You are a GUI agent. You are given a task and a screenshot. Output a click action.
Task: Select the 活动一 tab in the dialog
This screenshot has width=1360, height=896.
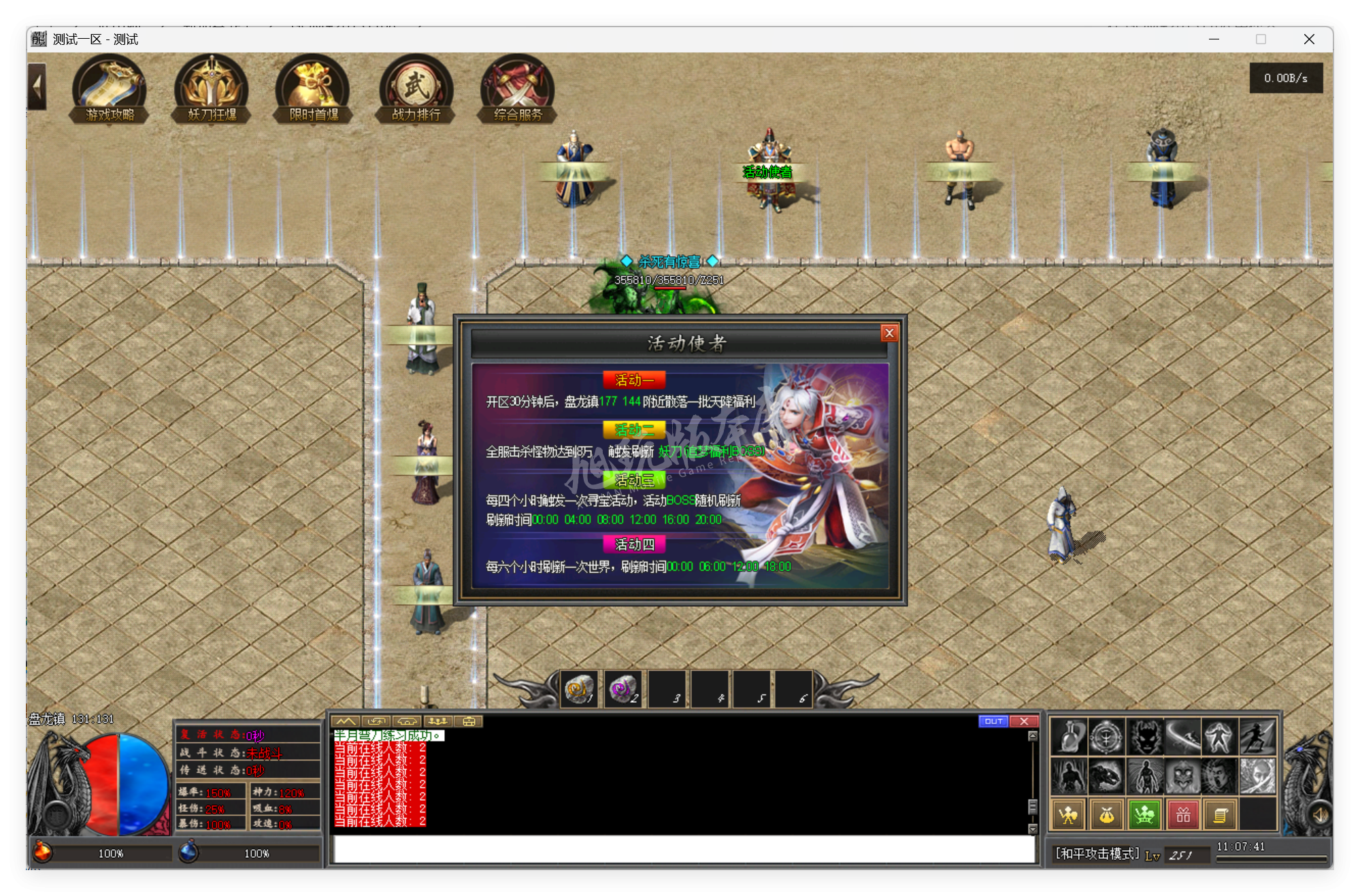click(633, 380)
